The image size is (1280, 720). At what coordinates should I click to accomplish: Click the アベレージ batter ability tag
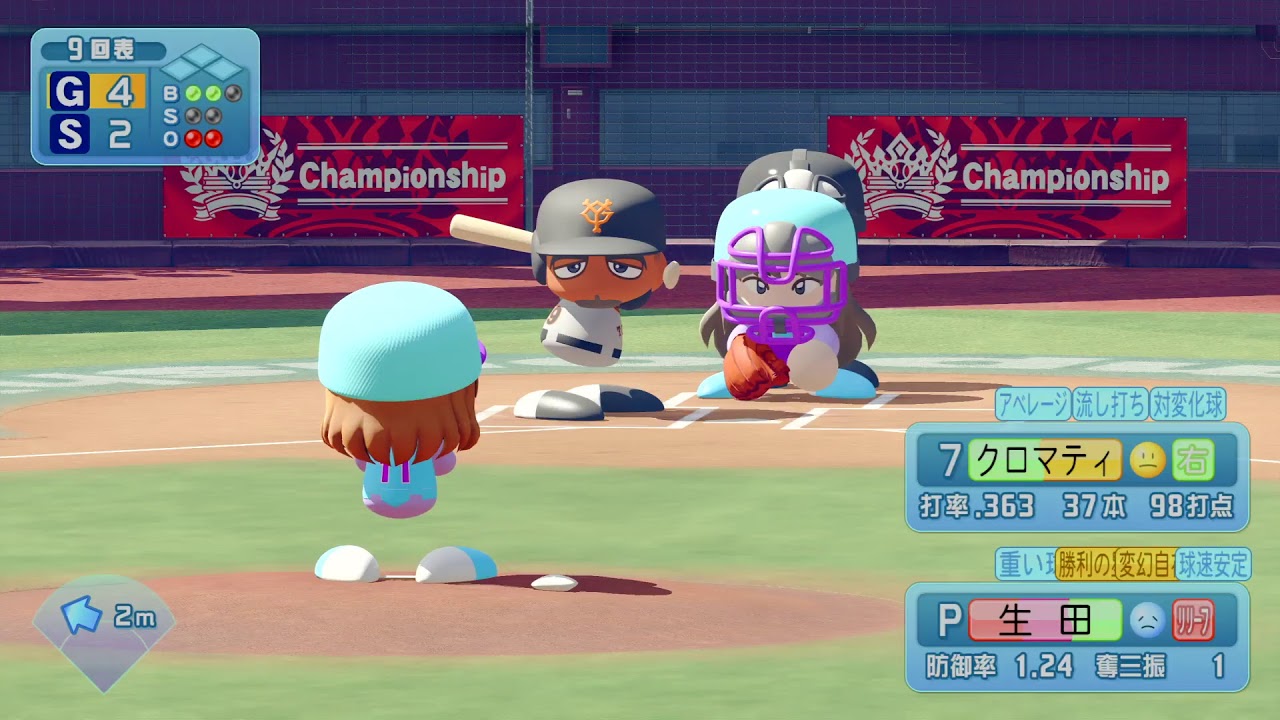click(1033, 404)
